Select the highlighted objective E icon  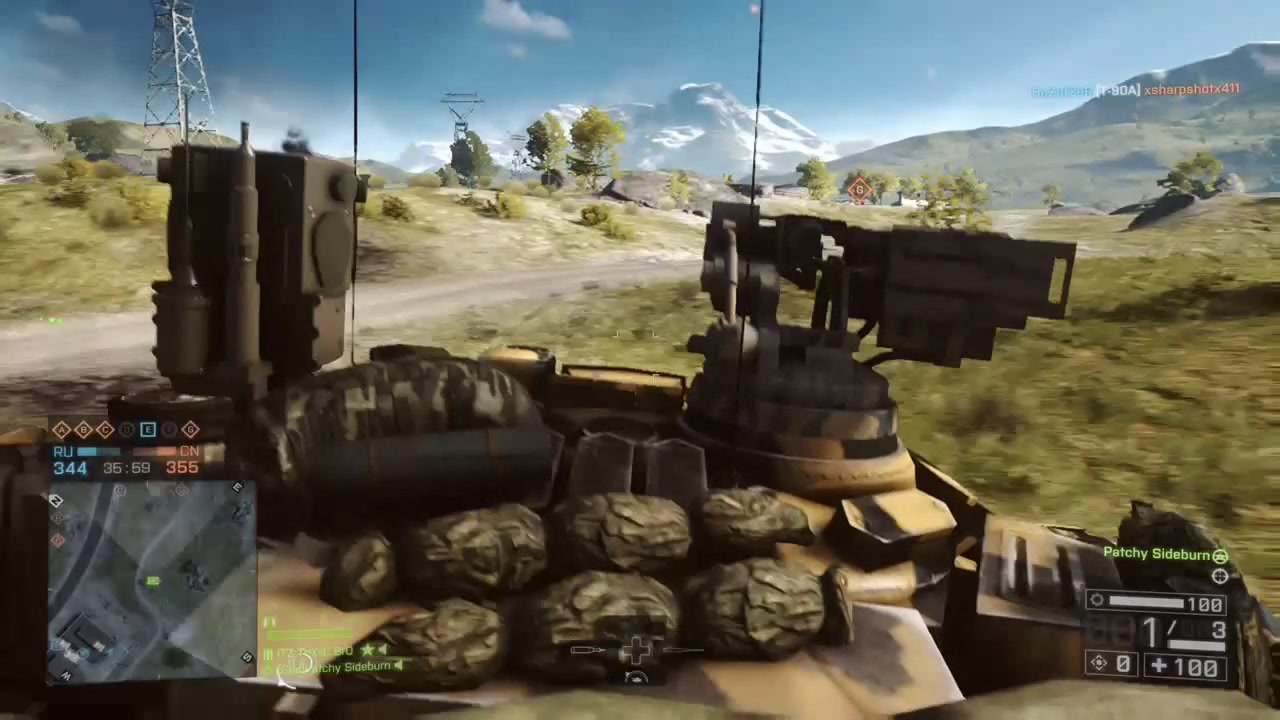(147, 429)
